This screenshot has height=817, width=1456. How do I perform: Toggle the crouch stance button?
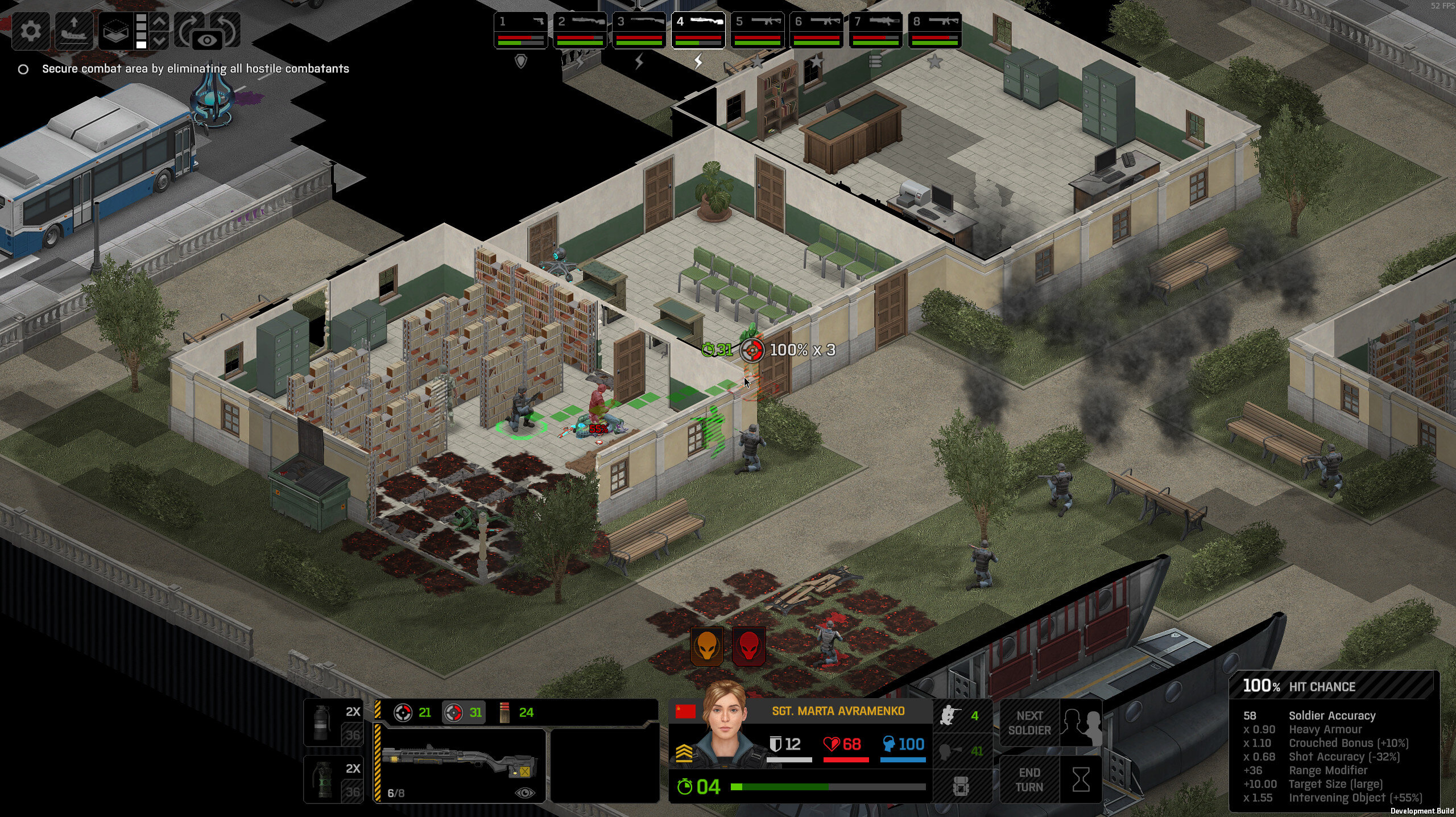[x=961, y=716]
